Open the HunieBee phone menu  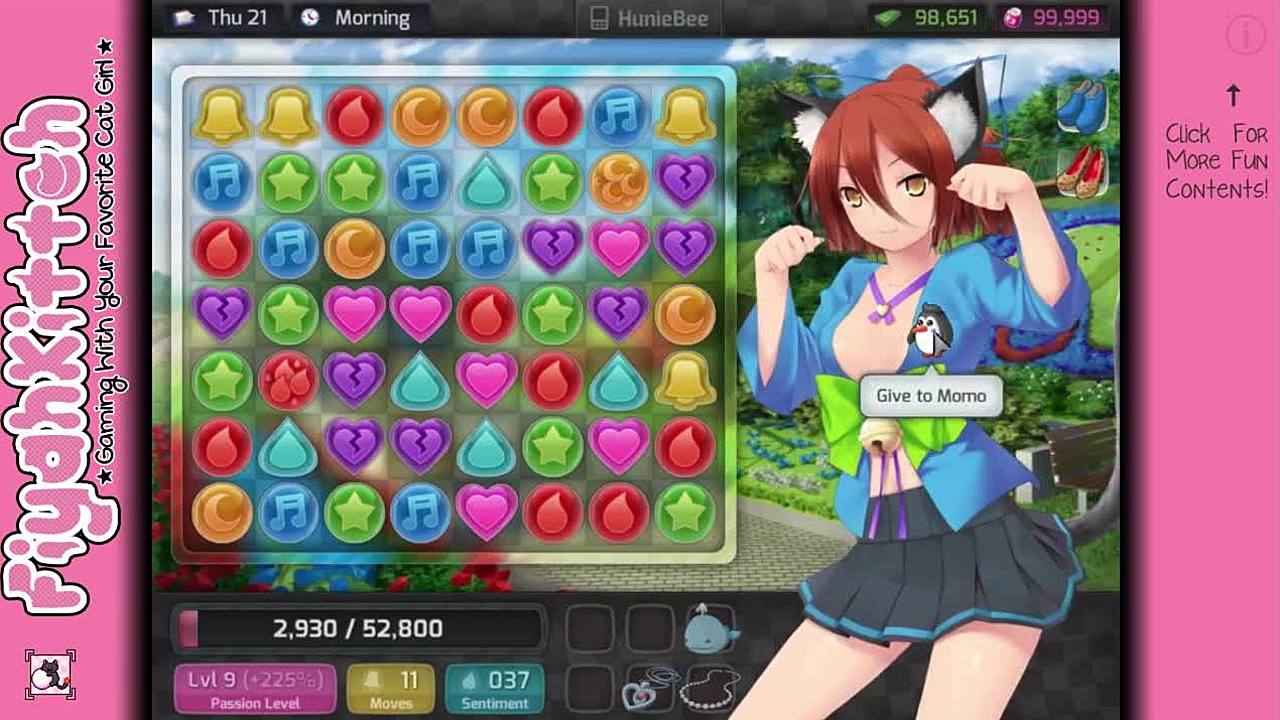coord(650,18)
